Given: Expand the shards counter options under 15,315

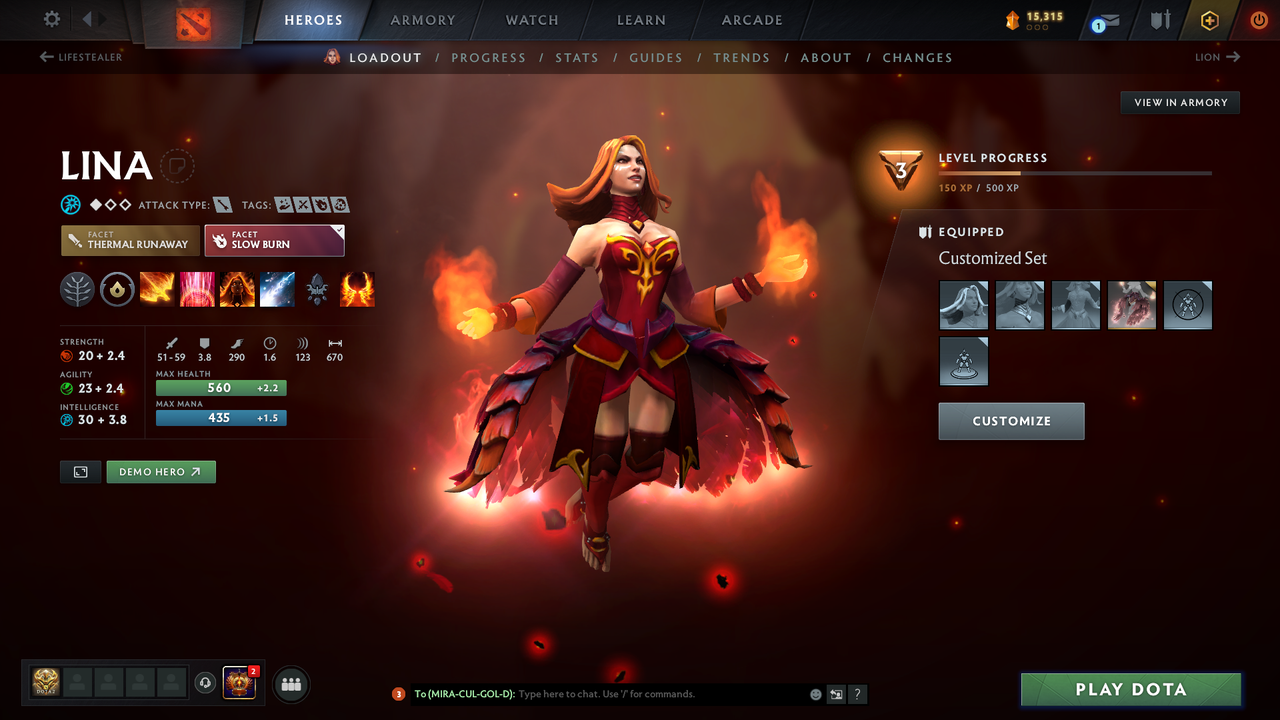Looking at the screenshot, I should coord(1037,25).
